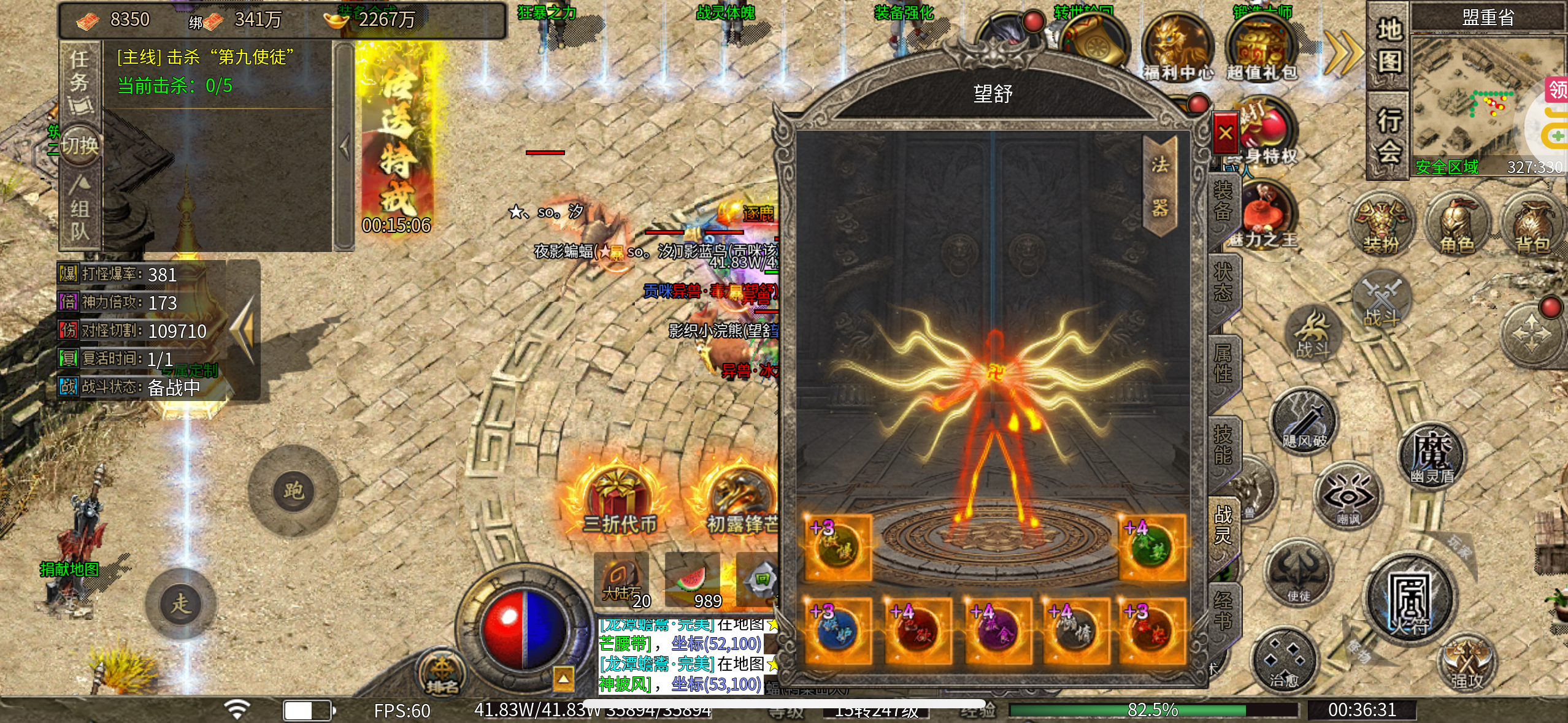The width and height of the screenshot is (1568, 723).
Task: Open the 行会 guild button
Action: (1389, 135)
